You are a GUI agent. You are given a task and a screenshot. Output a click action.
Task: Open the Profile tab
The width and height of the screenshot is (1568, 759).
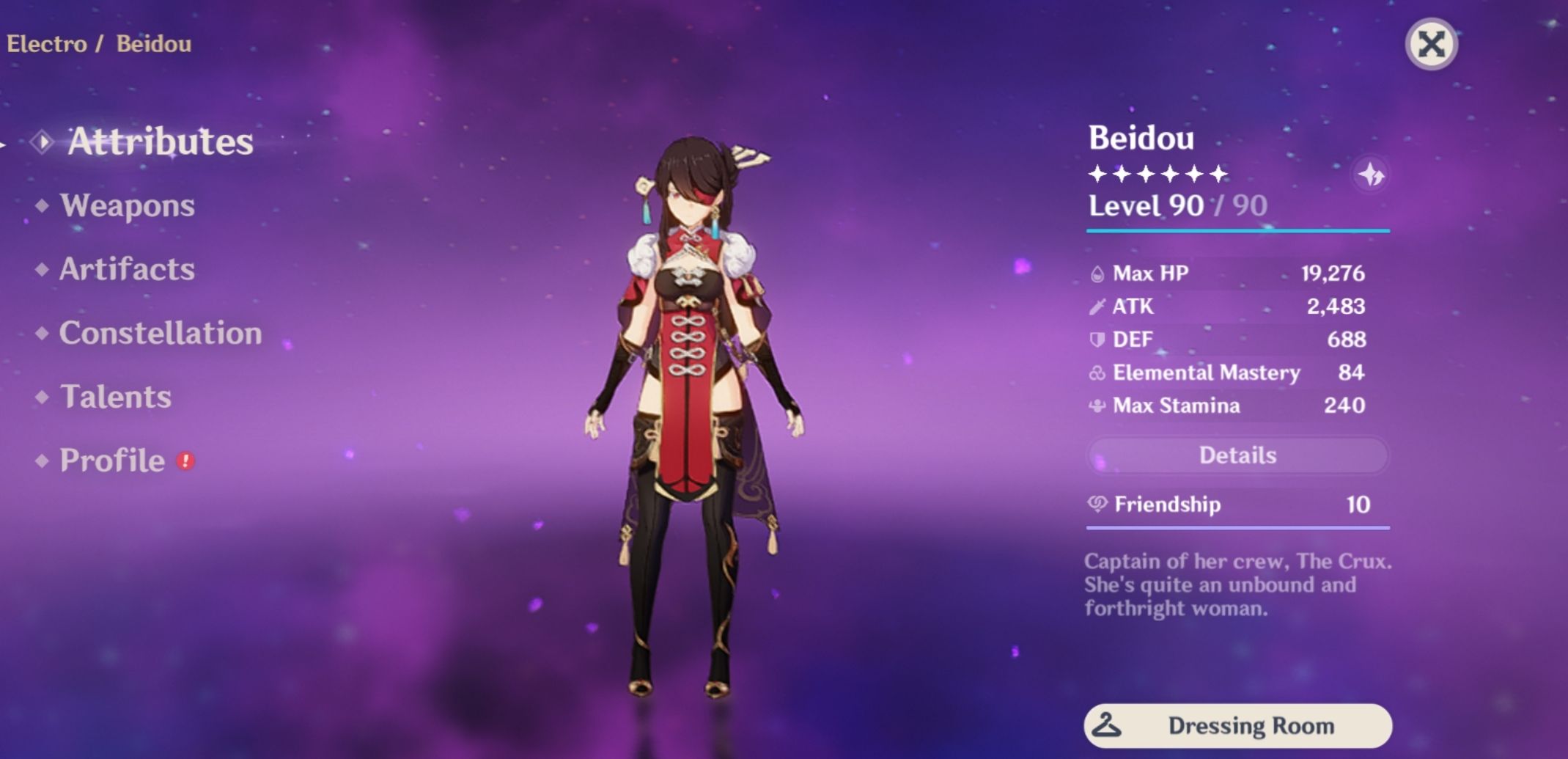111,461
